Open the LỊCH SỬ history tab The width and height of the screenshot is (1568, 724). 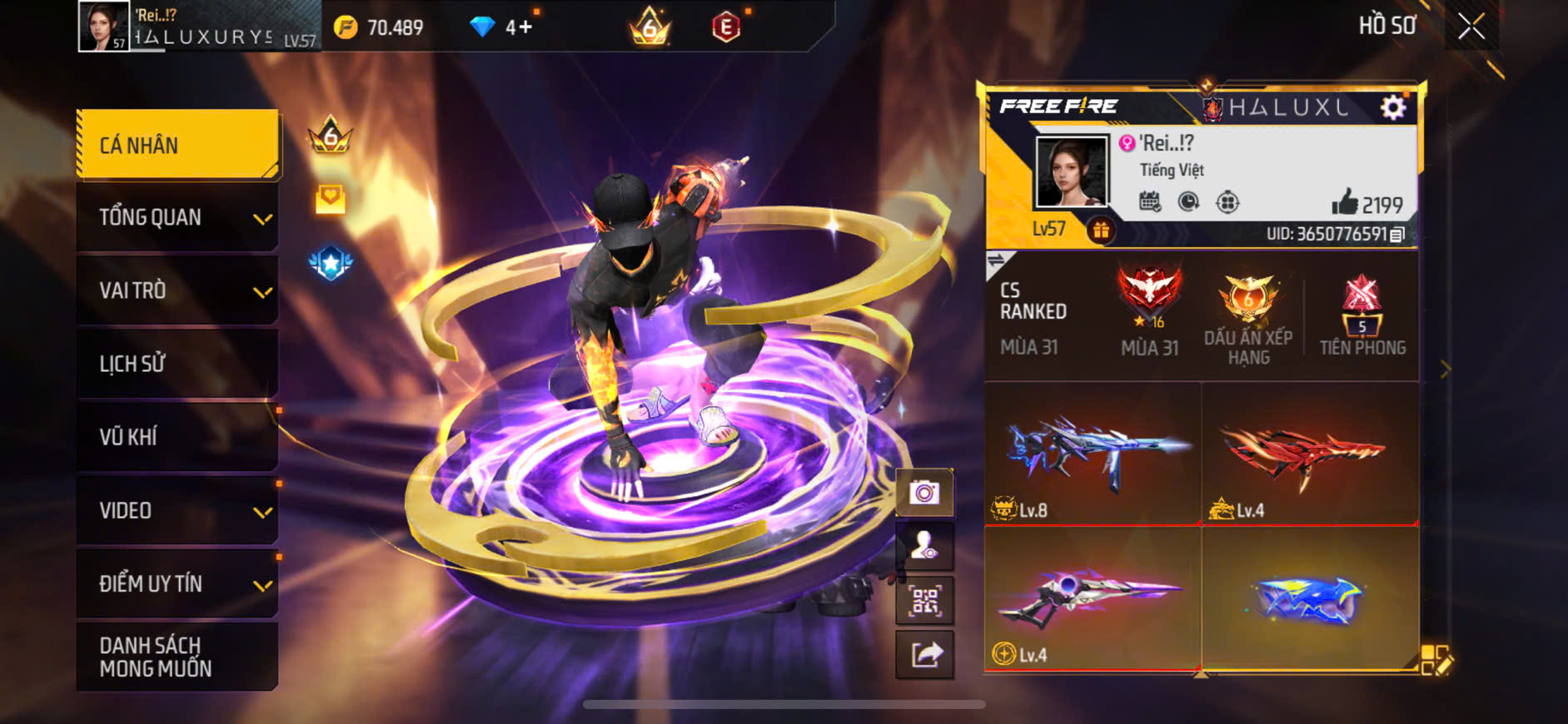[177, 364]
